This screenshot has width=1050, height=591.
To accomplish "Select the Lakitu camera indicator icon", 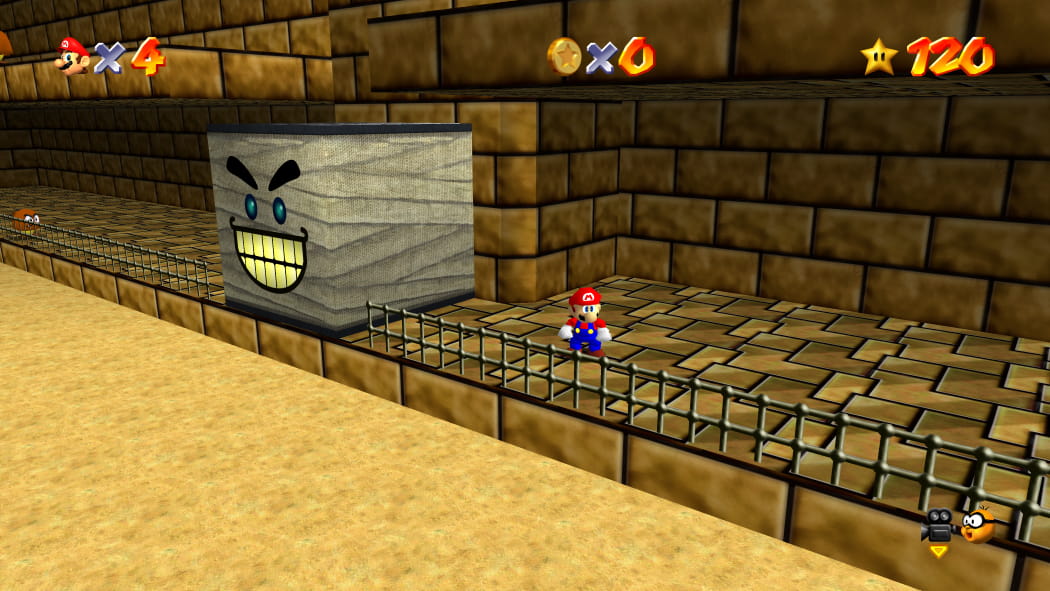I will (978, 524).
